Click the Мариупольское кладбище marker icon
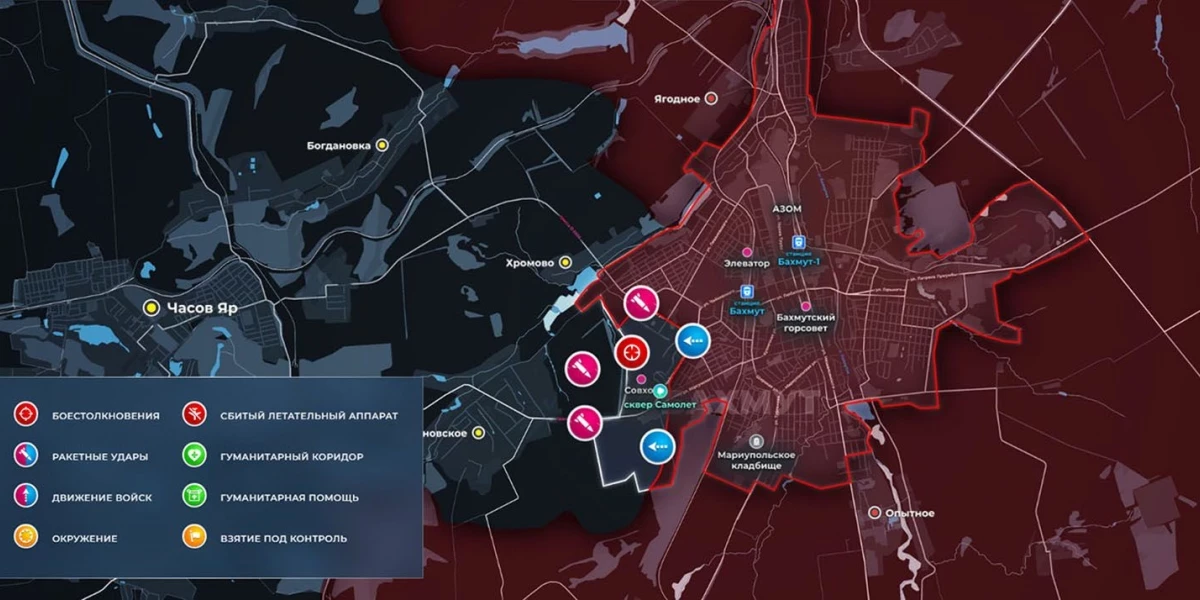Image resolution: width=1200 pixels, height=600 pixels. pos(756,441)
